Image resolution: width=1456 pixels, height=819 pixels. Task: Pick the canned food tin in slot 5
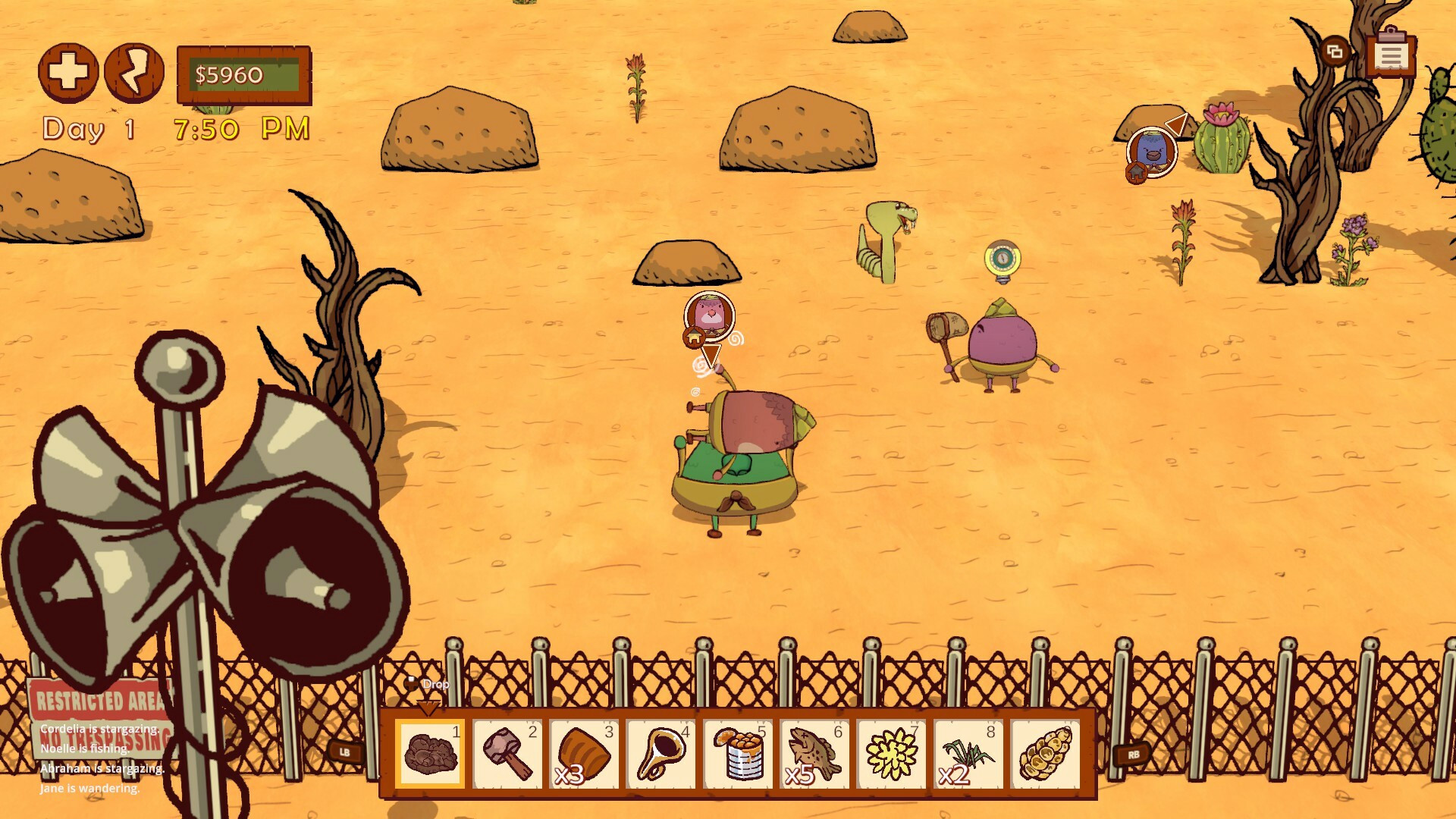click(x=738, y=753)
